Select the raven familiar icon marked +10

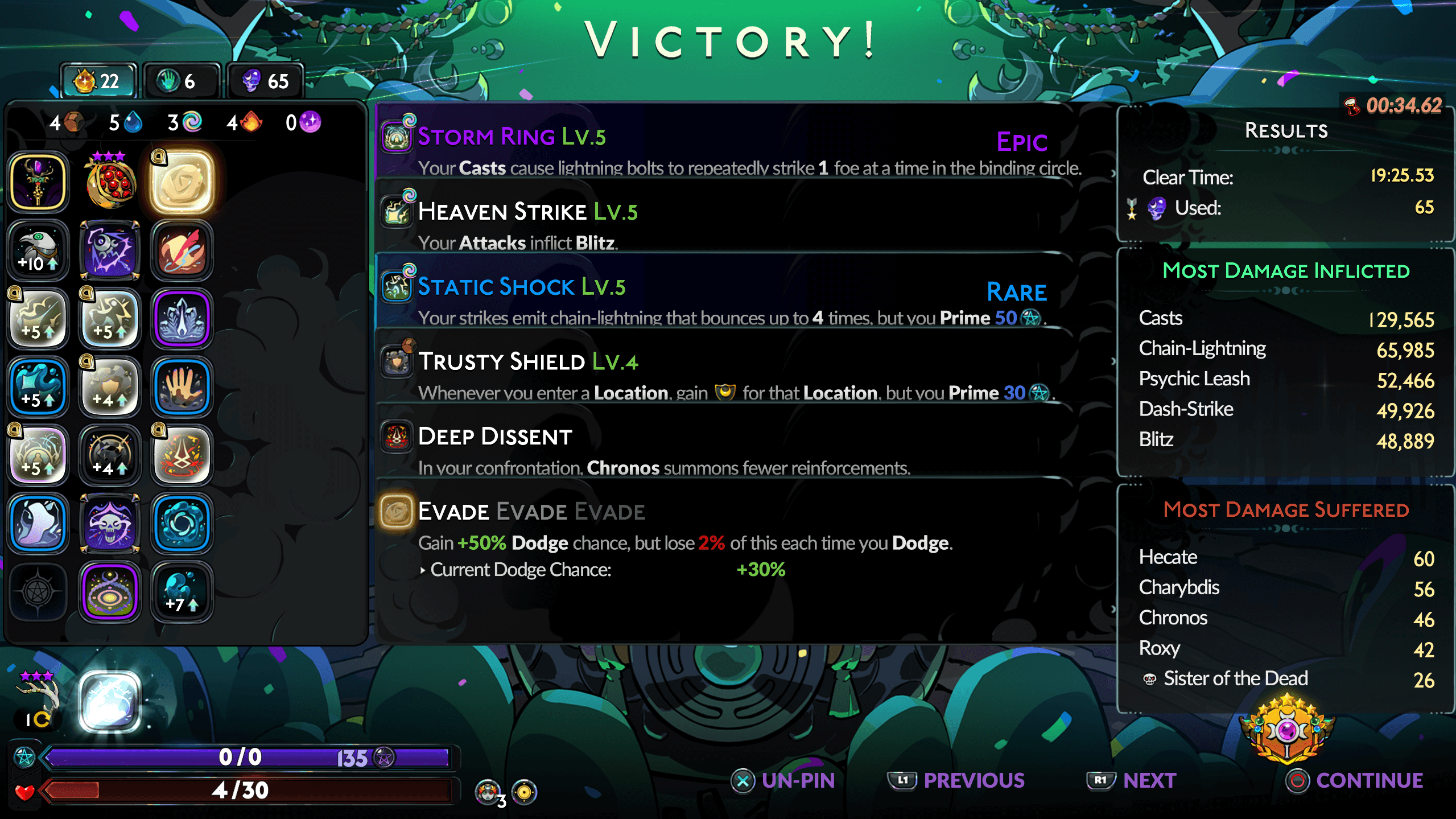click(38, 249)
